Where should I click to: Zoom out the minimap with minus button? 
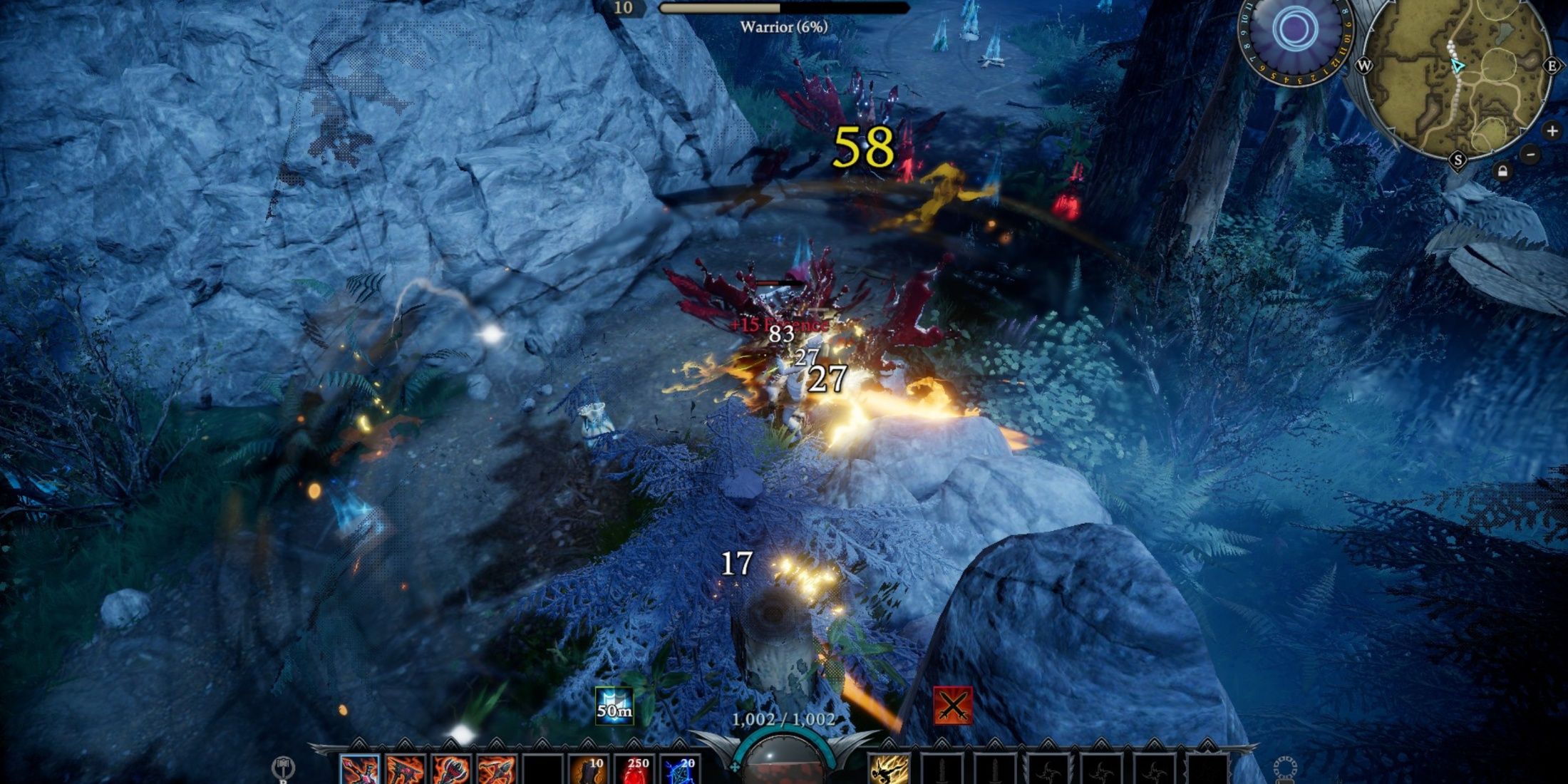(1530, 155)
